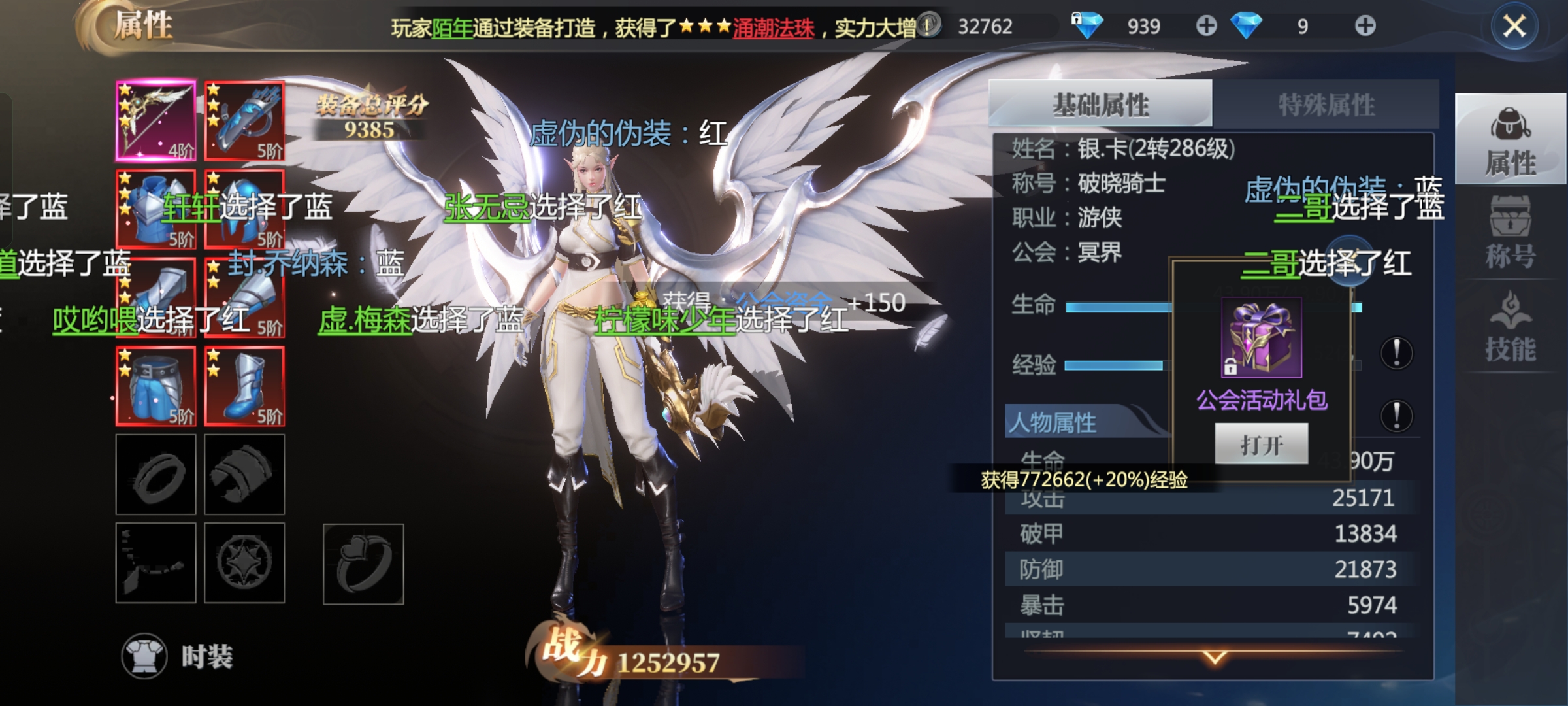
Task: Switch to the 基础属性 tab
Action: (x=1100, y=105)
